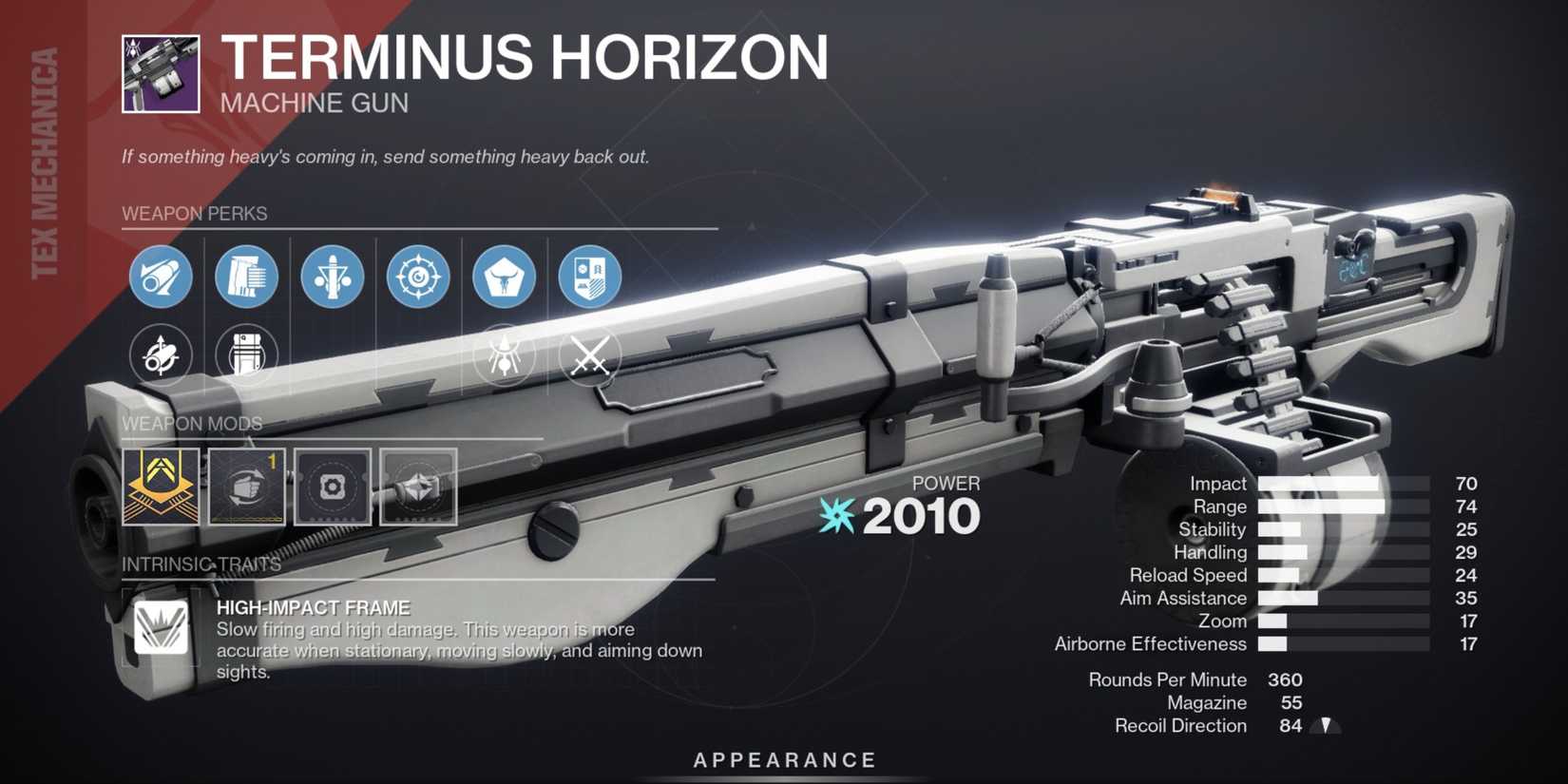Open the Appearance tab

[x=781, y=759]
